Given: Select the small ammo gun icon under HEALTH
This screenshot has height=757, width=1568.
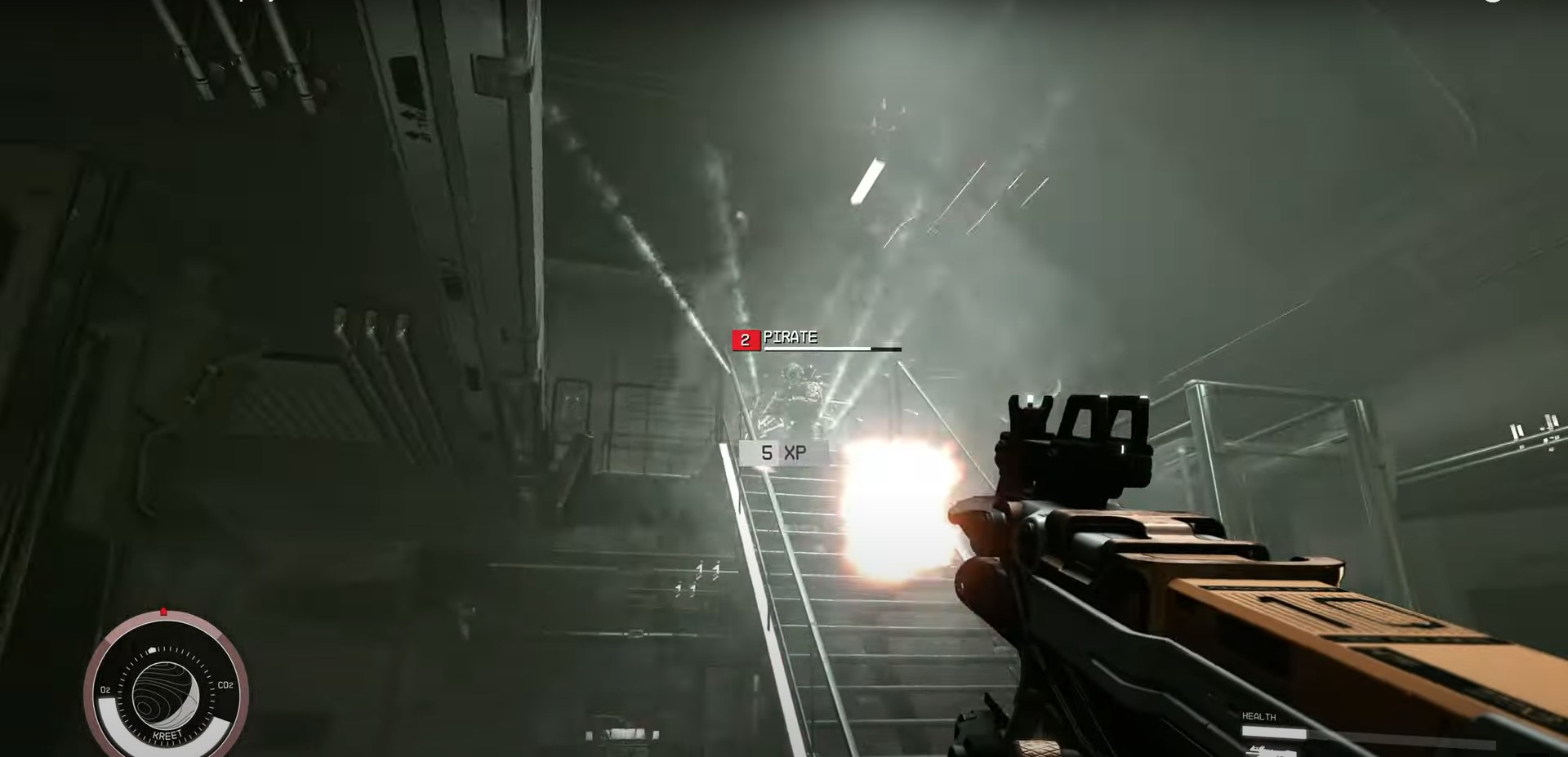Looking at the screenshot, I should point(1270,751).
